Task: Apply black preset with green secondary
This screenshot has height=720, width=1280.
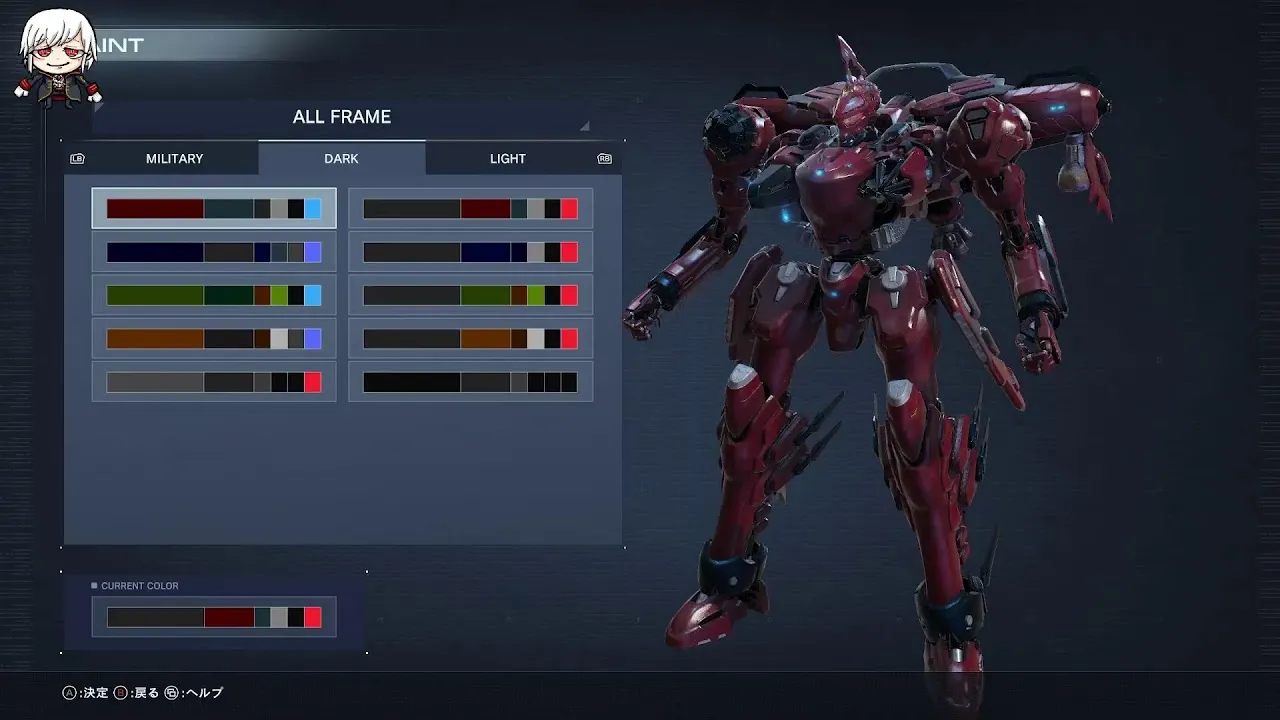Action: point(470,295)
